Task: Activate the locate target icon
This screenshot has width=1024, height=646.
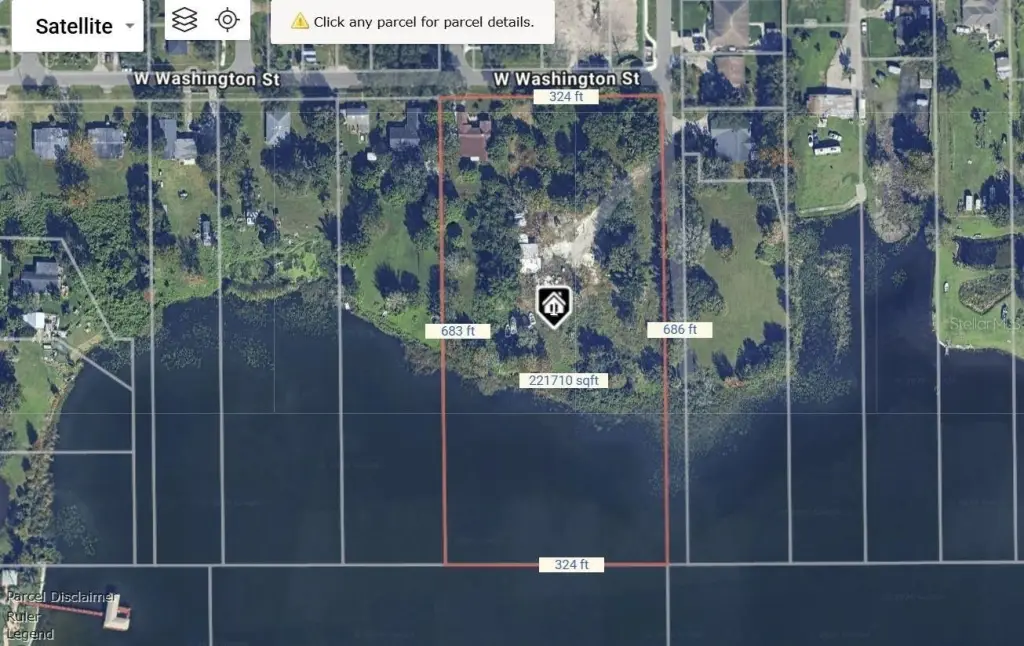Action: pyautogui.click(x=228, y=20)
